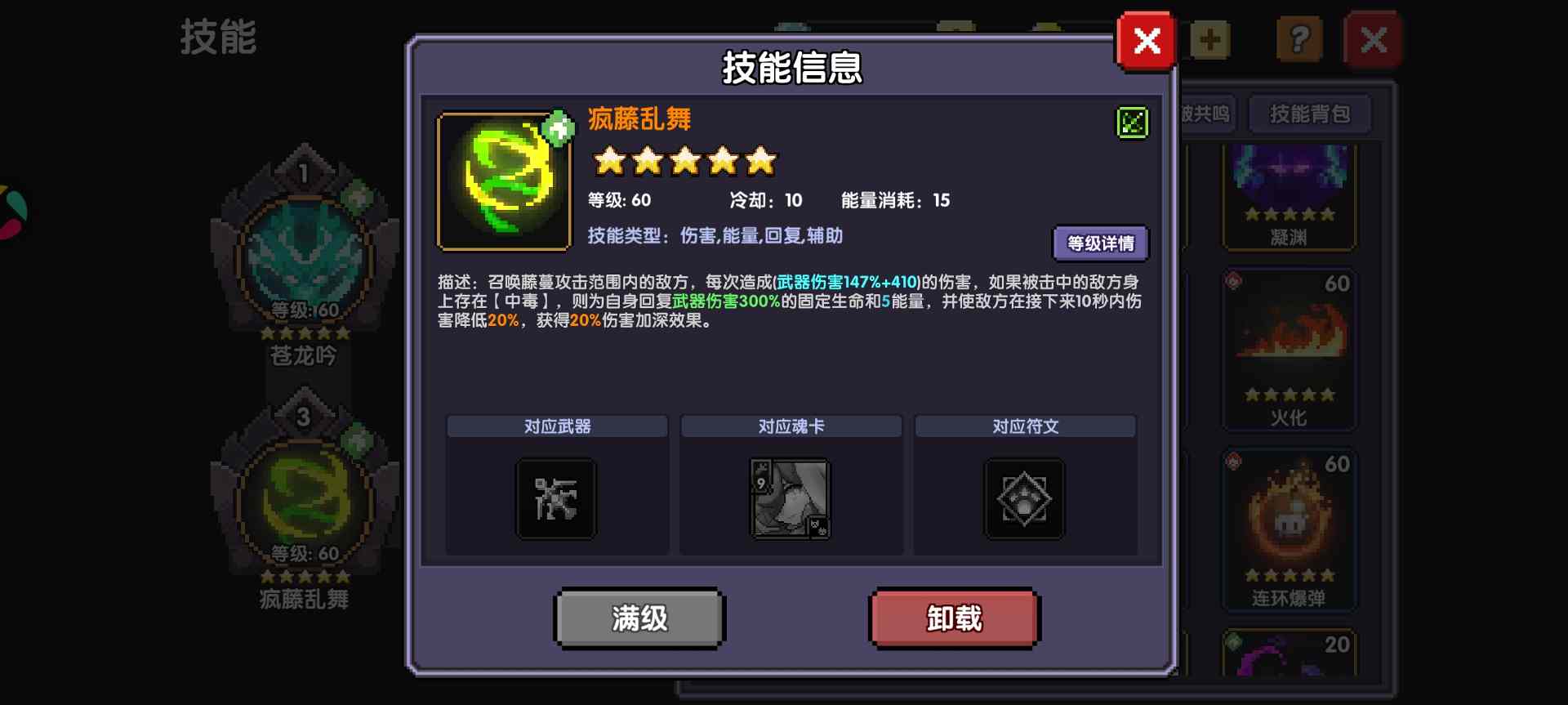Viewport: 1568px width, 705px height.
Task: Click the rune icon under 对应符文
Action: click(x=1025, y=498)
